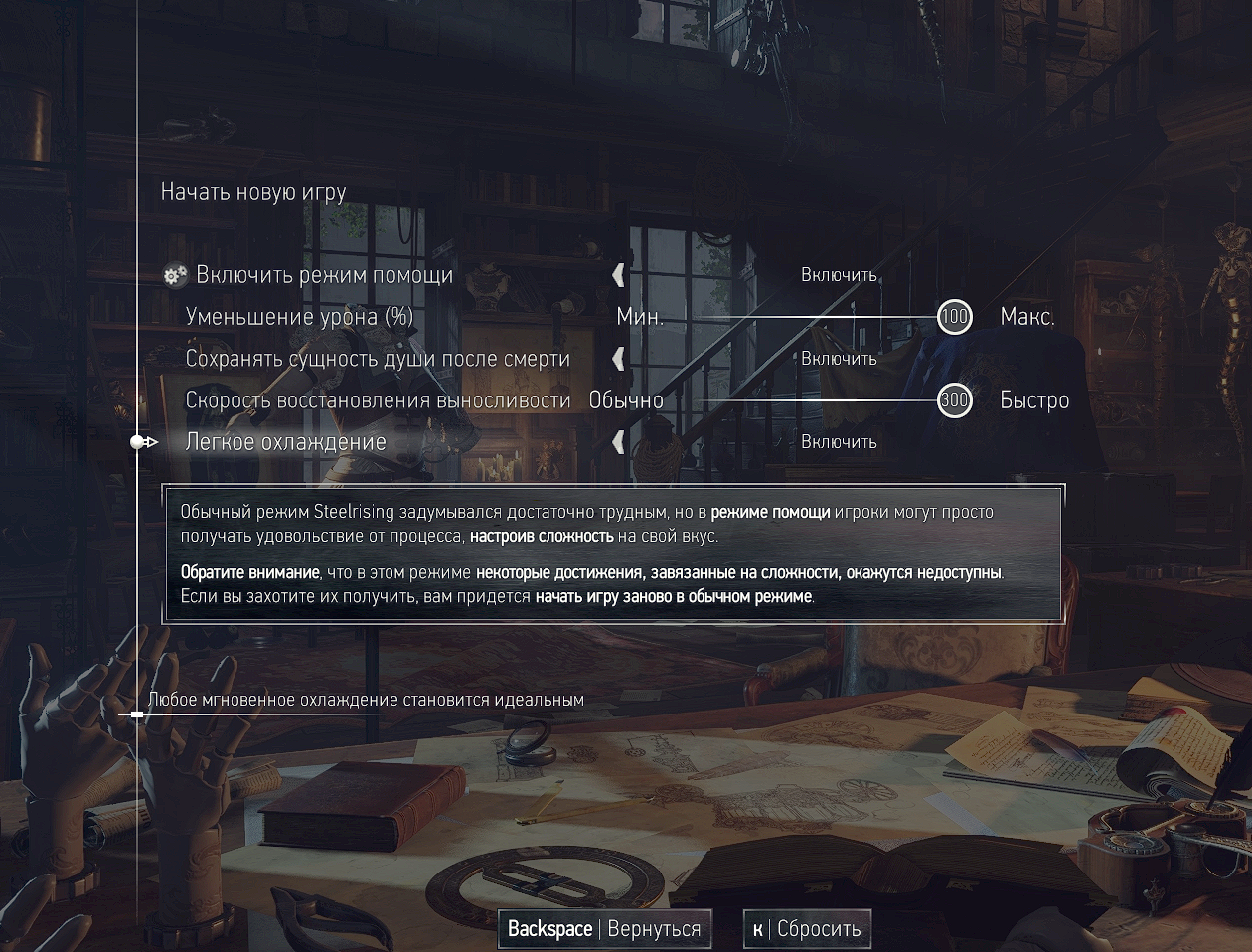
Task: Select the Включить режим помощи option
Action: tap(324, 275)
